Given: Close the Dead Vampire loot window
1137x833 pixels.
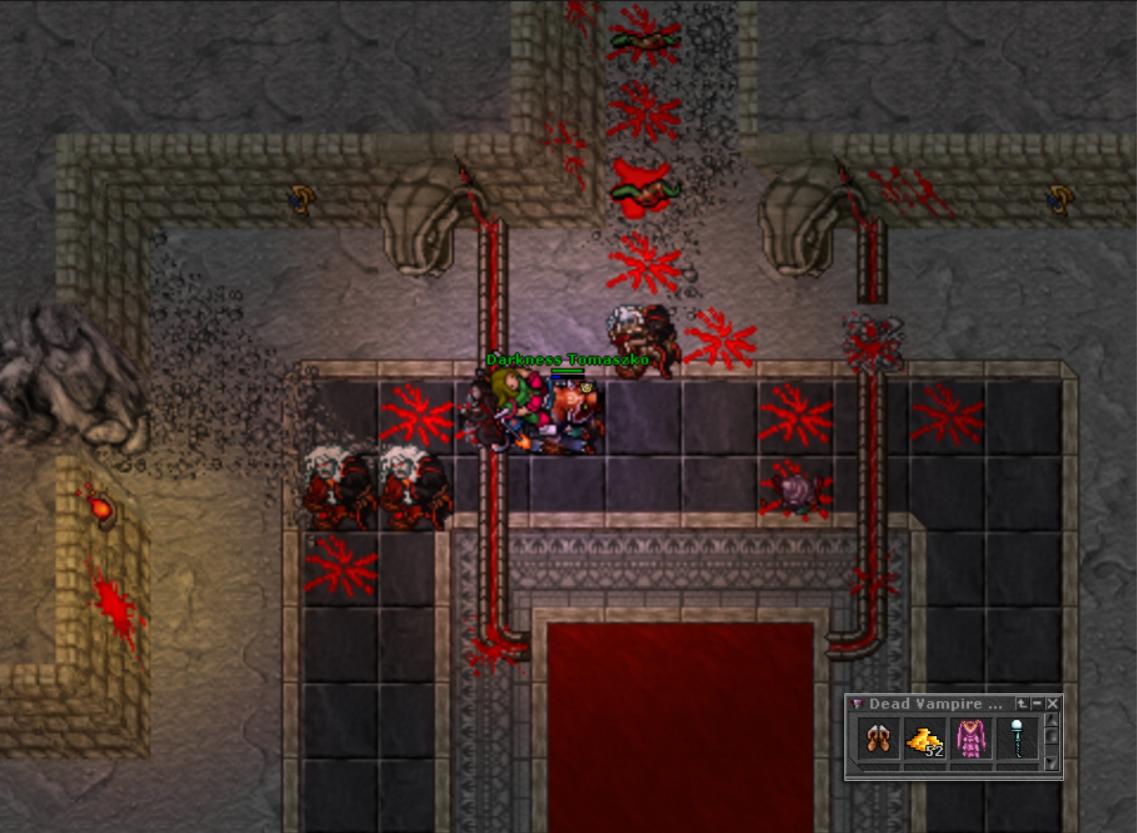Looking at the screenshot, I should (x=1053, y=704).
